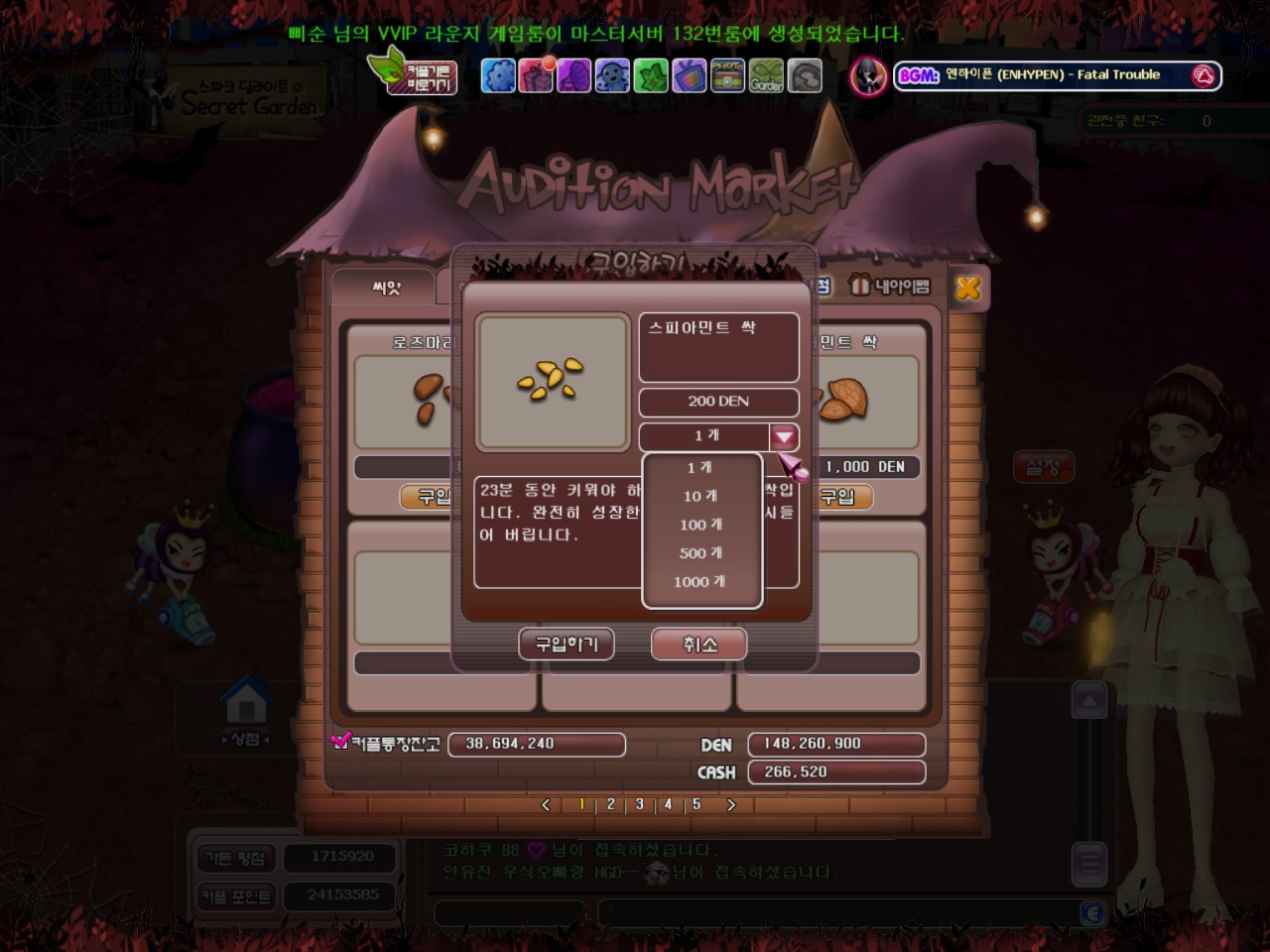This screenshot has height=952, width=1270.
Task: Open the 내아이템 my items tab
Action: 891,287
